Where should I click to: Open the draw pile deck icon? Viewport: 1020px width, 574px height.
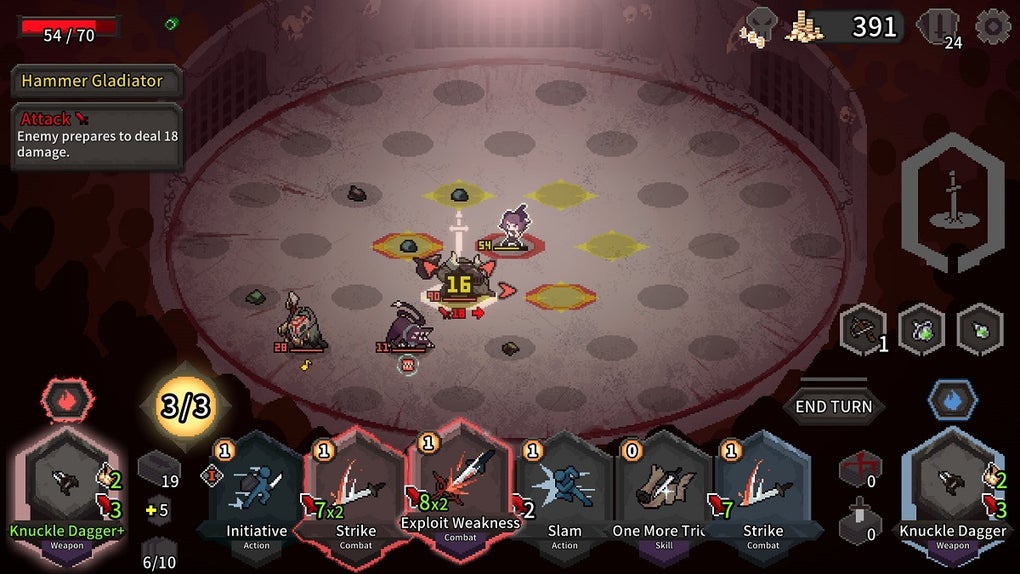(x=158, y=468)
